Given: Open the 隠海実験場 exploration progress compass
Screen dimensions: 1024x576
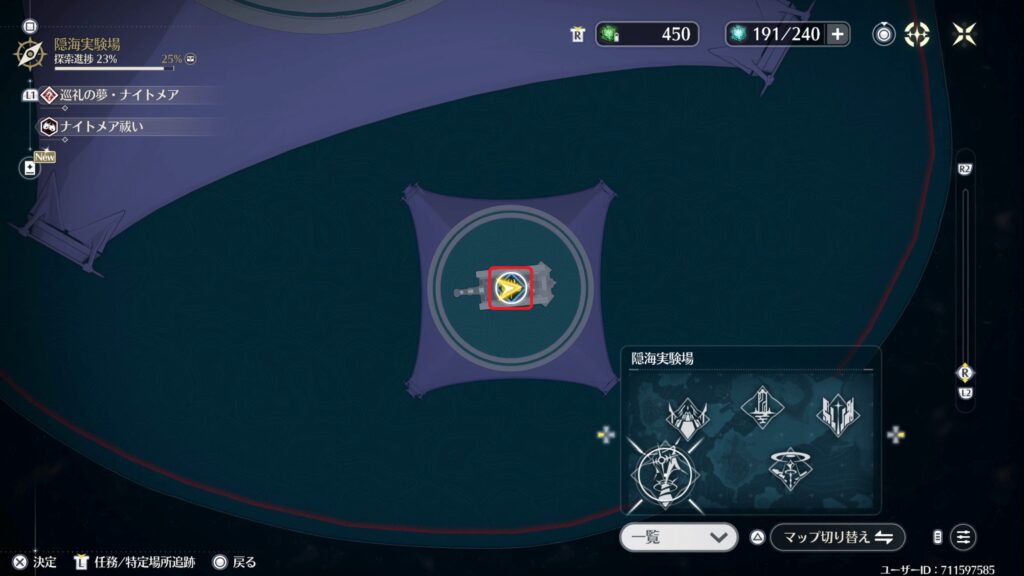Looking at the screenshot, I should (29, 52).
